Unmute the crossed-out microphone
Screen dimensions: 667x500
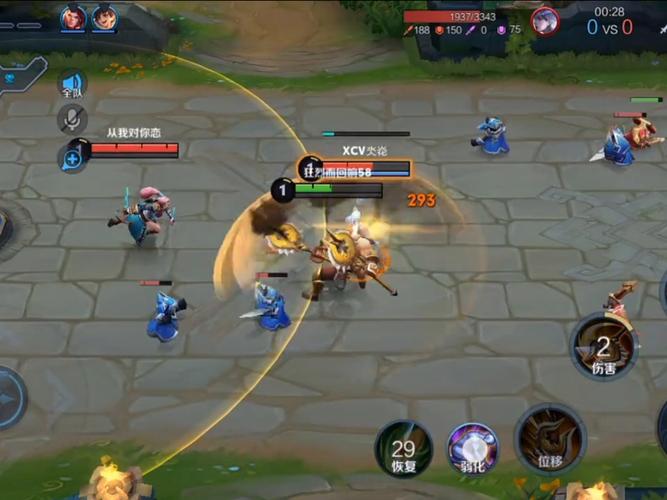tap(71, 119)
